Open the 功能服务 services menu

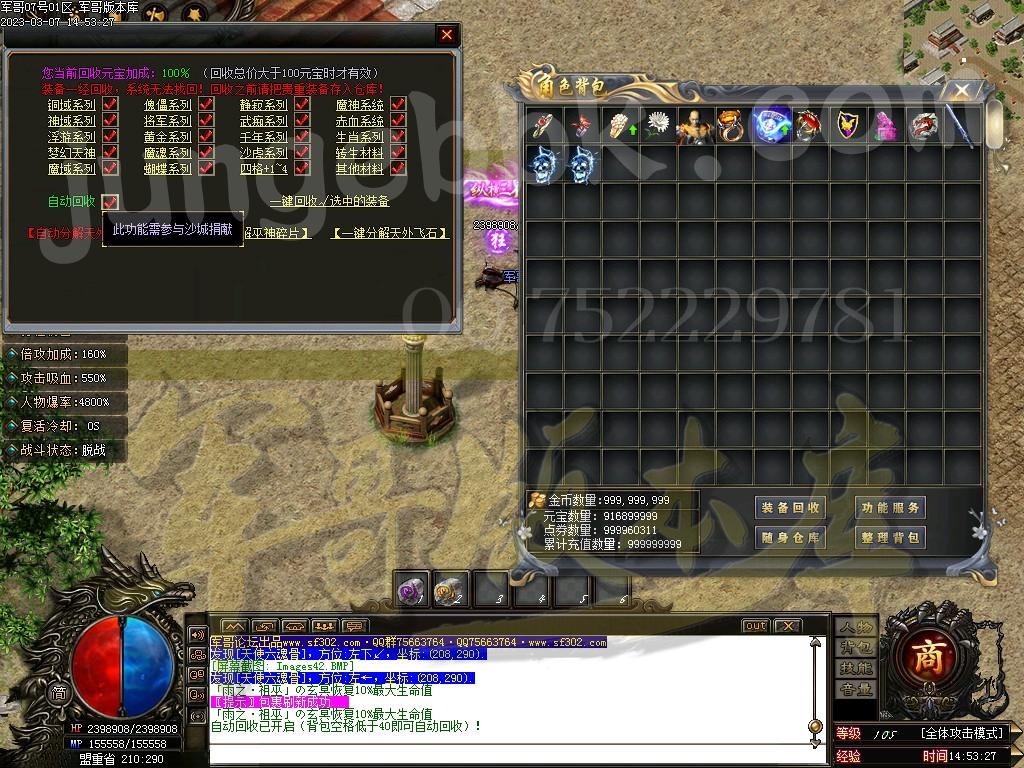pos(890,507)
